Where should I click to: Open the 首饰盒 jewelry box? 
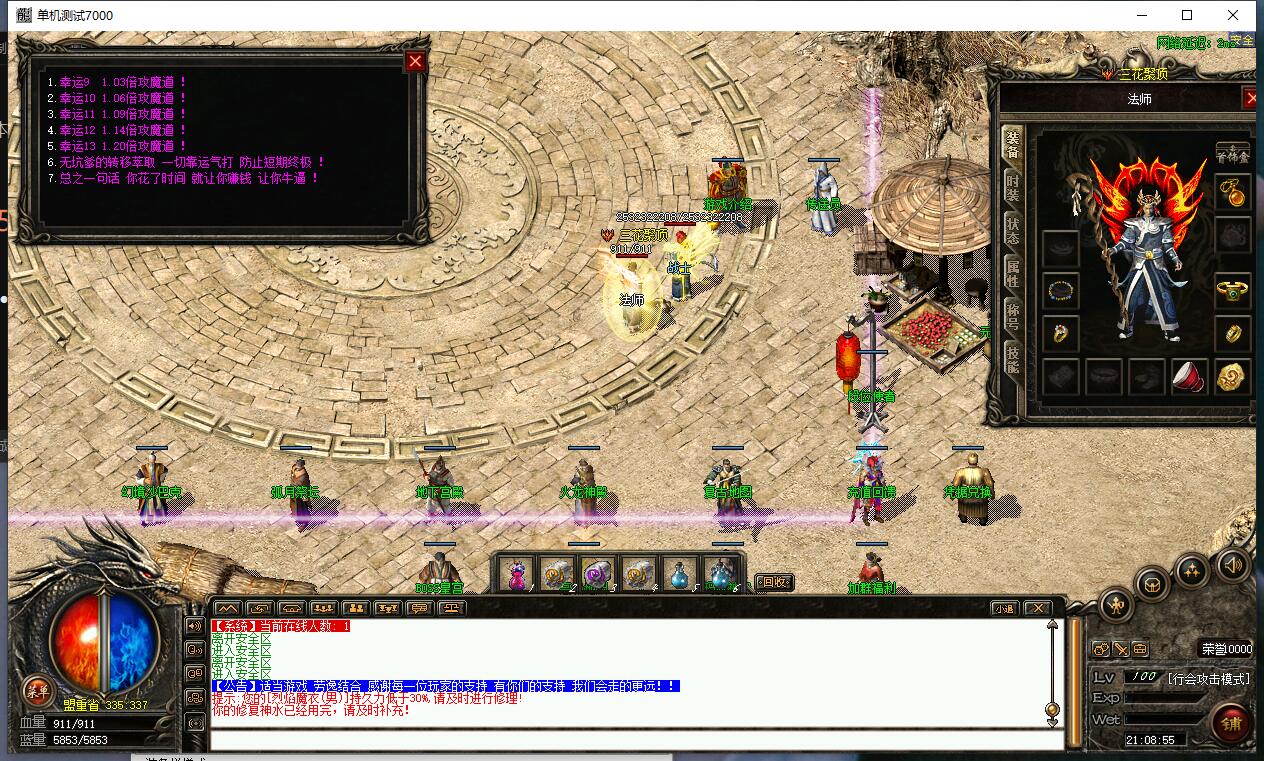[1232, 154]
